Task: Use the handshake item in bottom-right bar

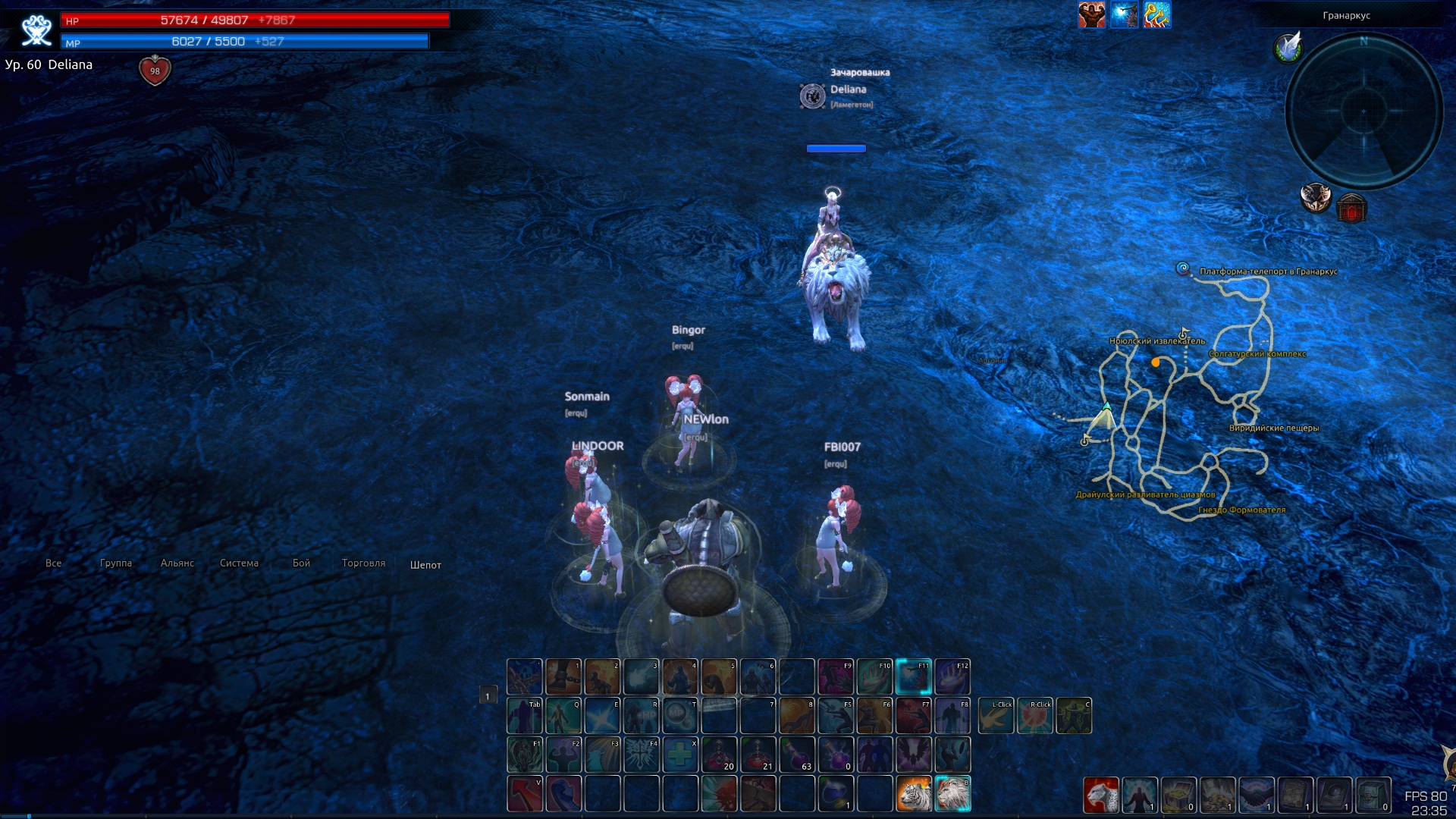Action: point(1257,795)
